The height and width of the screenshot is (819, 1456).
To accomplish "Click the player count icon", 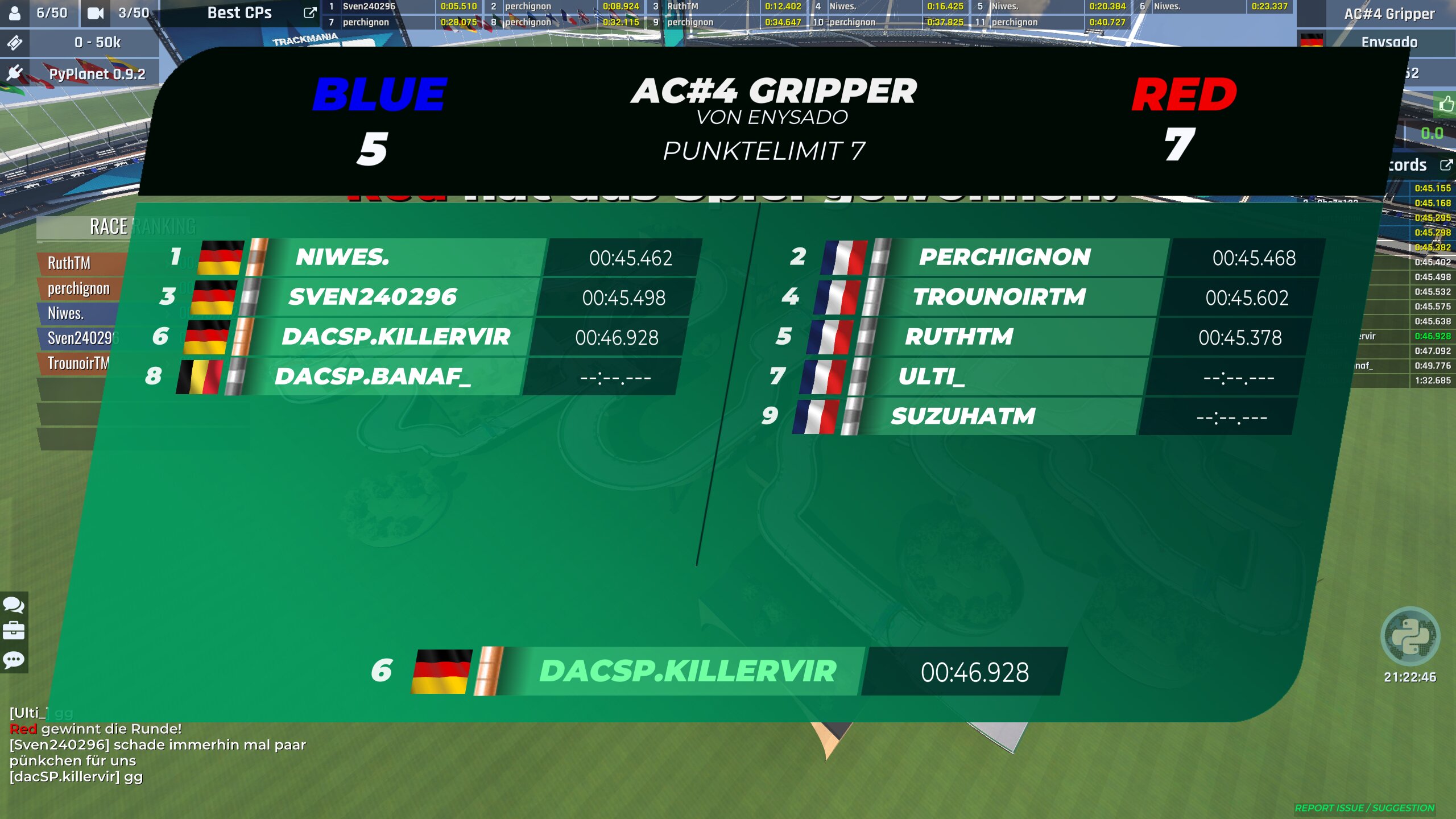I will [x=15, y=13].
